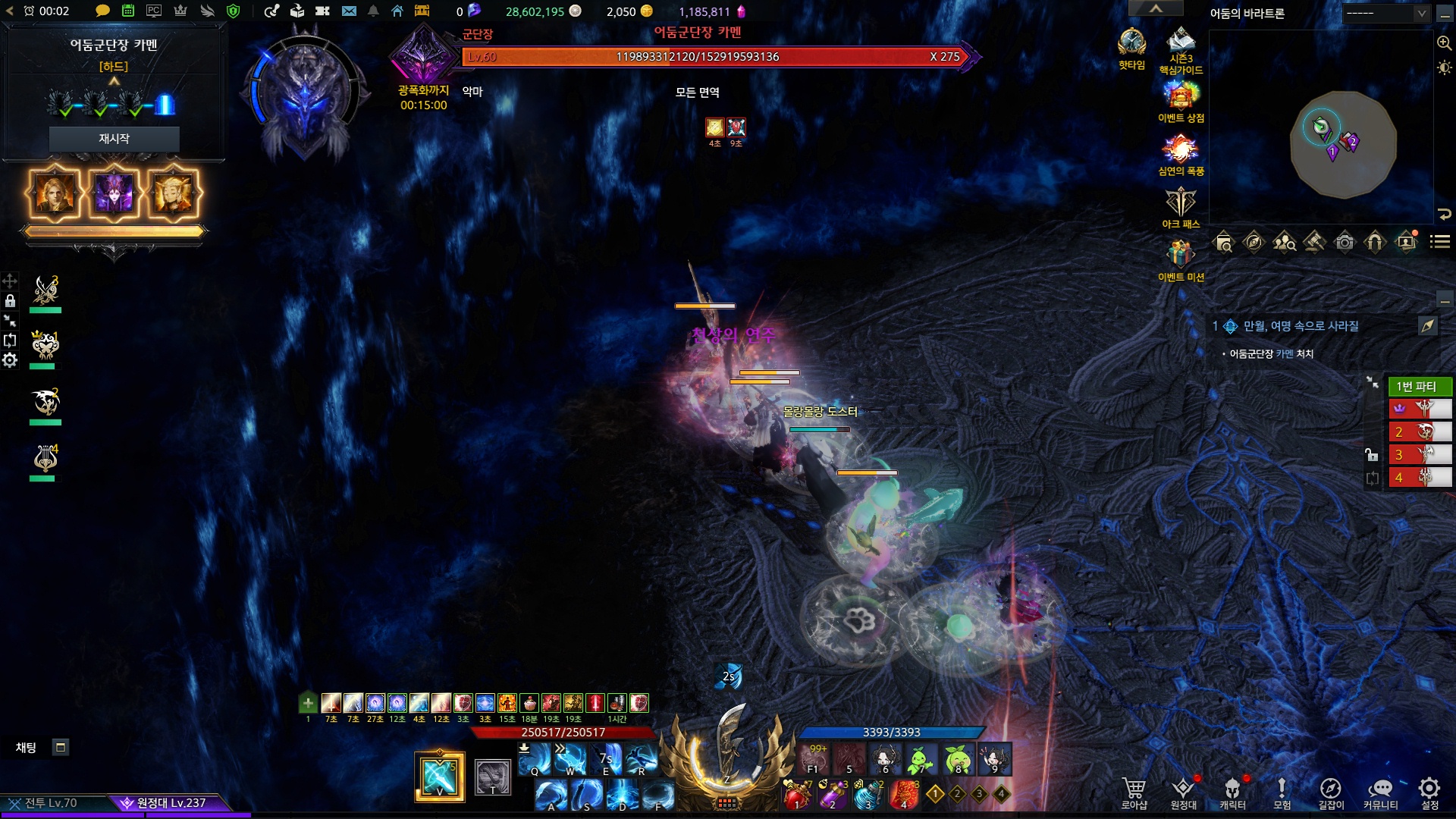Open the mail envelope icon in top bar
Image resolution: width=1456 pixels, height=819 pixels.
349,11
